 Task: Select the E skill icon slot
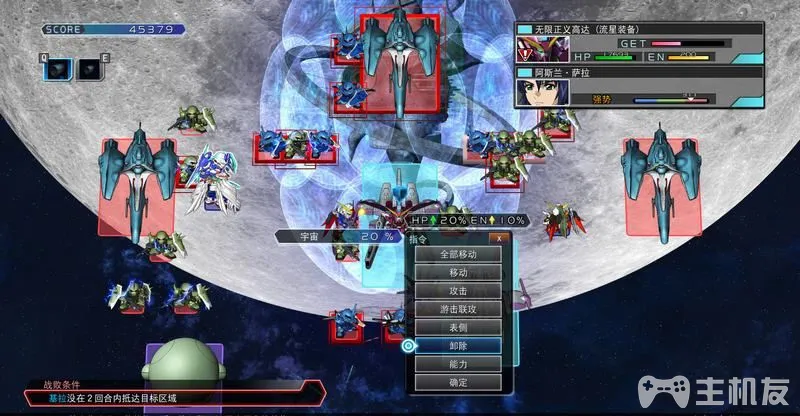click(89, 68)
